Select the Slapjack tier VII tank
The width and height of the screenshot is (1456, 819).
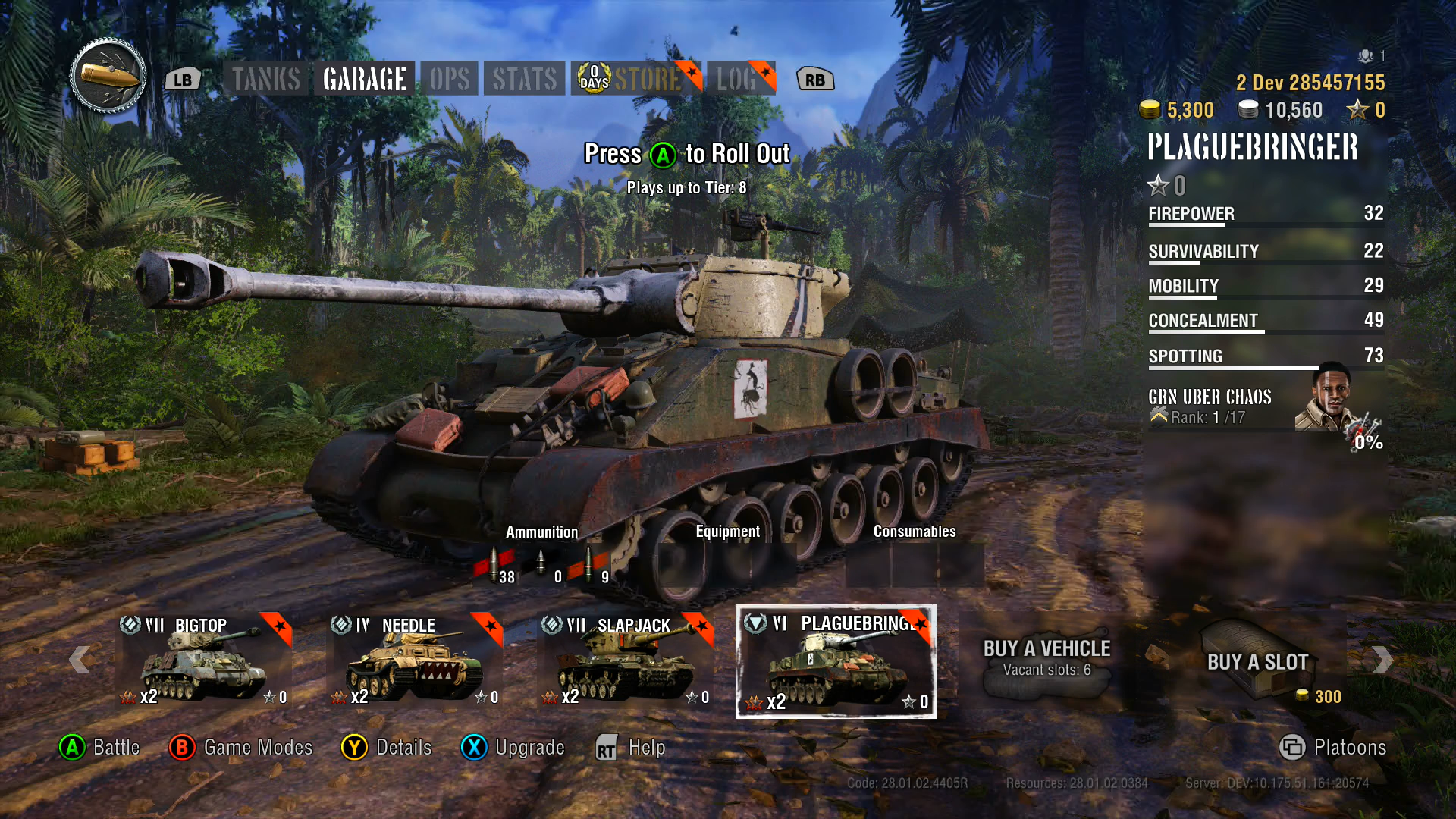626,661
